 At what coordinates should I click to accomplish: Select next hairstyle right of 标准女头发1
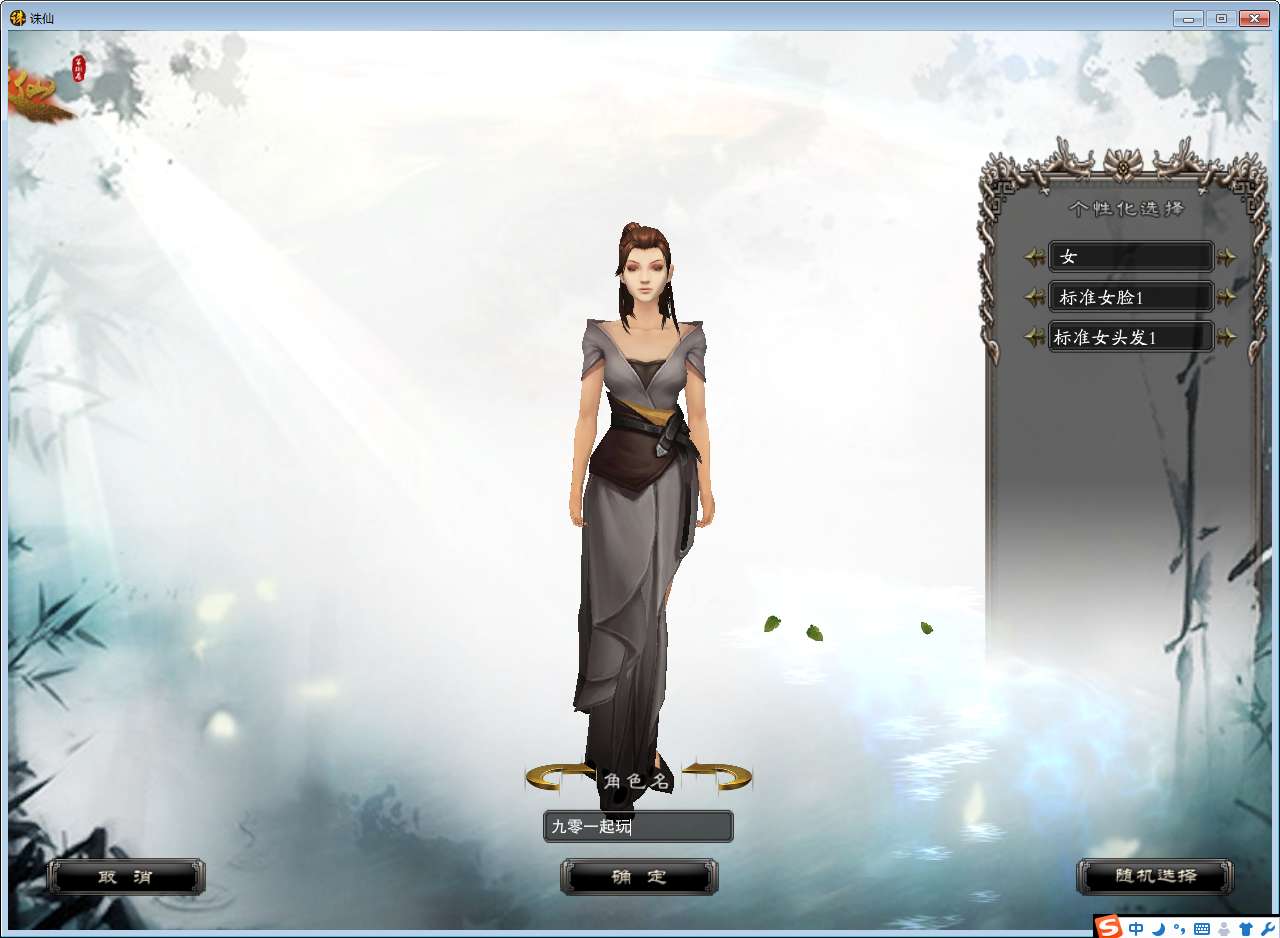1227,338
